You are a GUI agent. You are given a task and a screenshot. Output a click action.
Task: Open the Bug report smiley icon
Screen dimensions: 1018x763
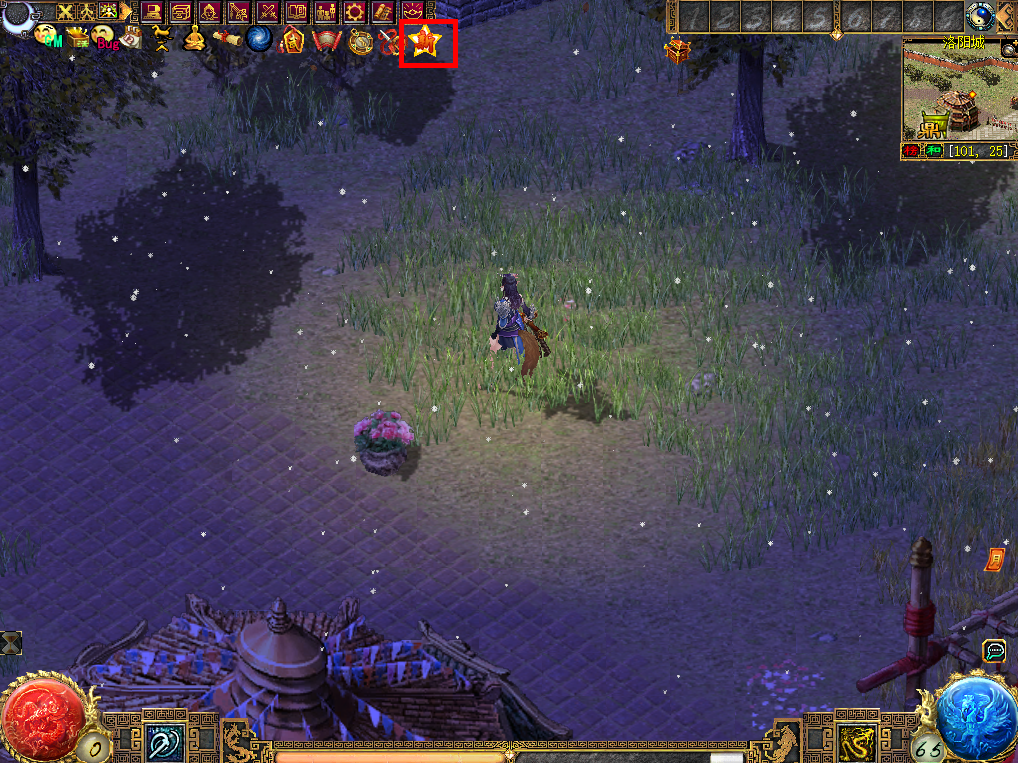point(103,38)
